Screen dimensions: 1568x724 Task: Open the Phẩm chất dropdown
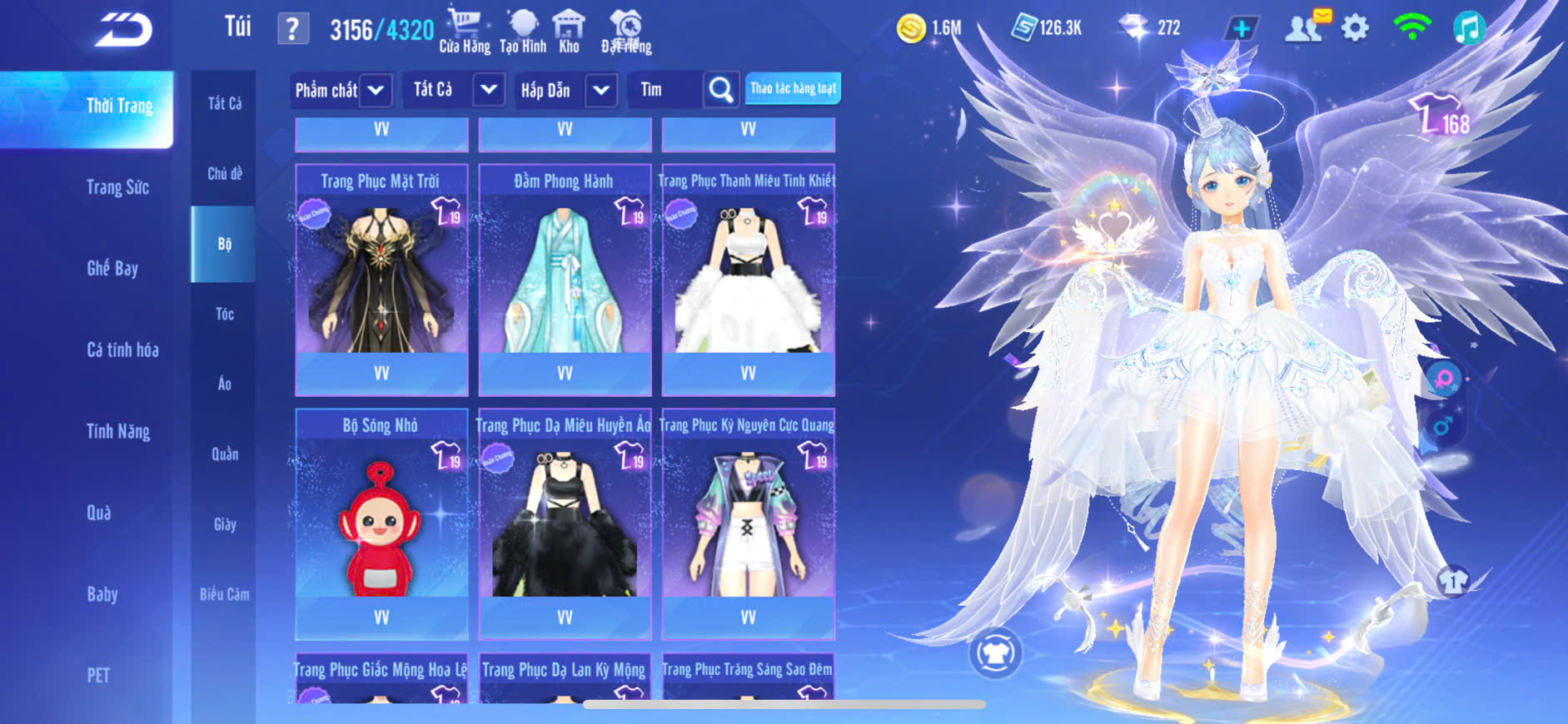coord(341,90)
